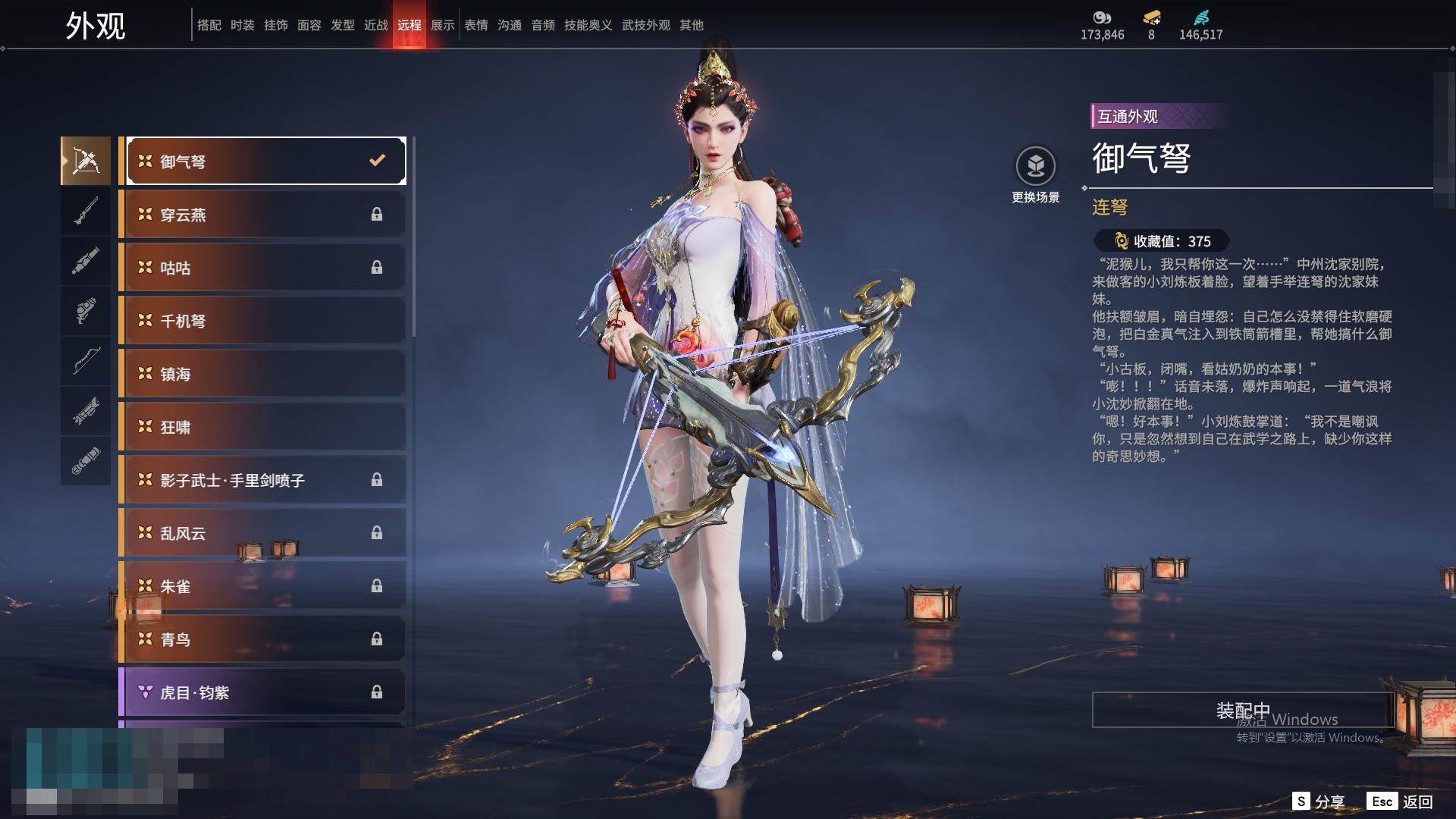Choose the purple 虎目·钧紫 skin
The width and height of the screenshot is (1456, 819).
[262, 692]
